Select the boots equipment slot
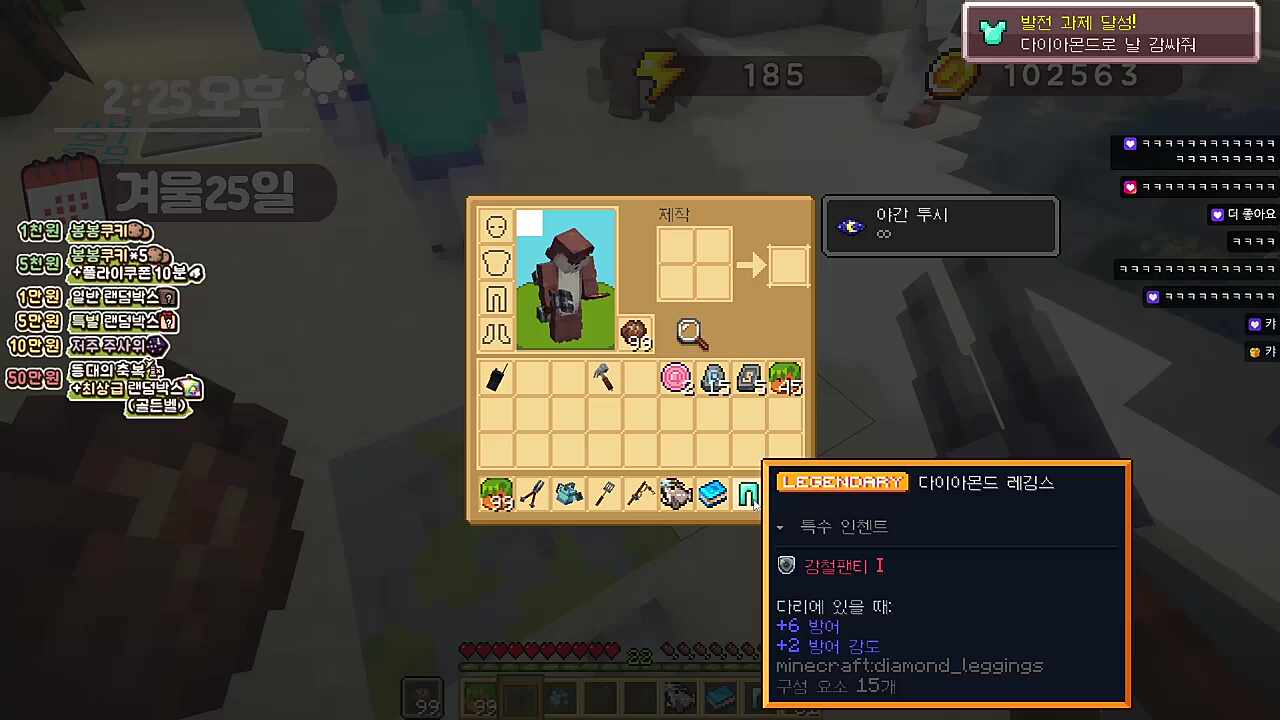 pos(497,333)
